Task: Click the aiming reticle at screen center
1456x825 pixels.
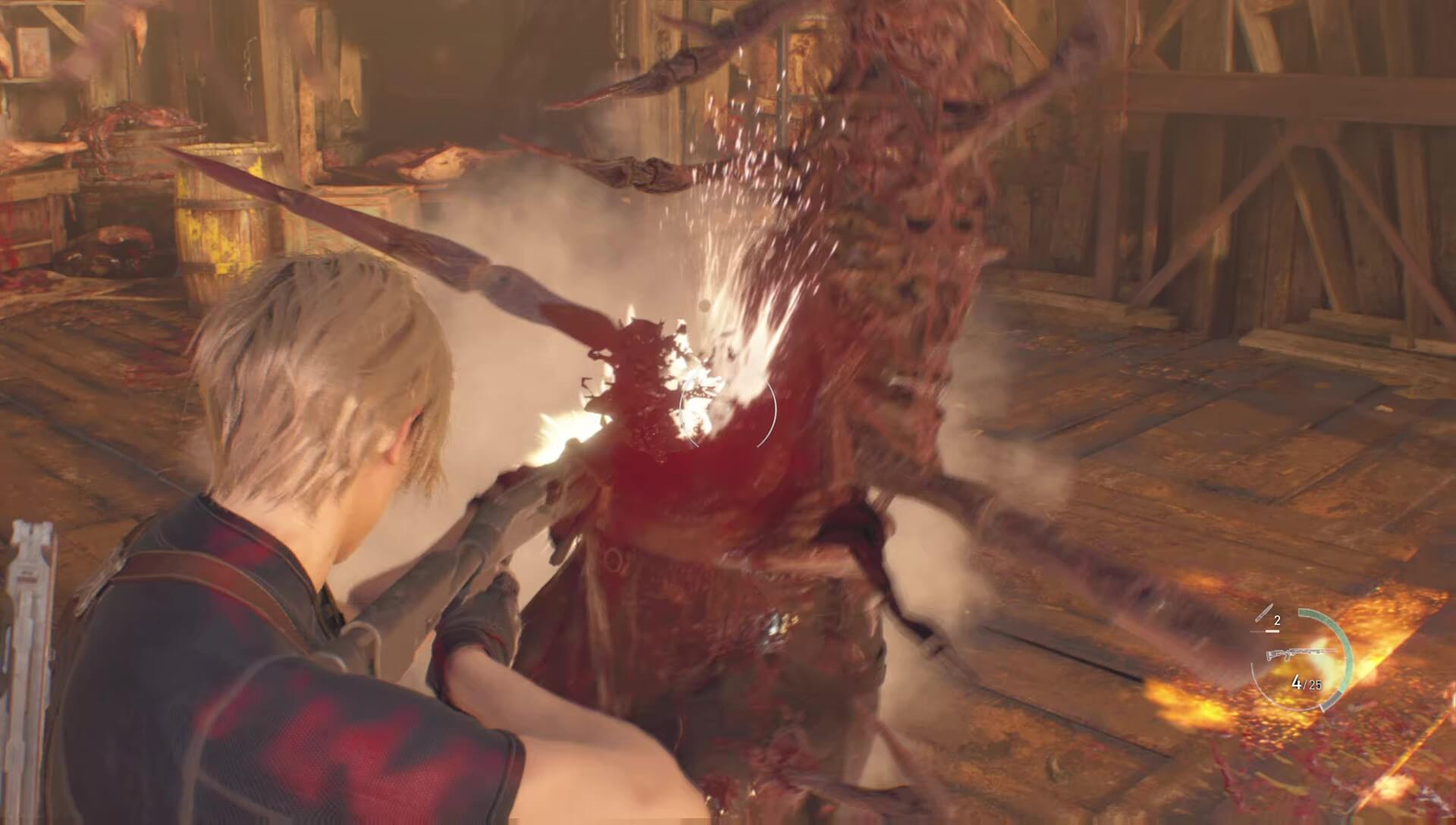Action: [728, 413]
